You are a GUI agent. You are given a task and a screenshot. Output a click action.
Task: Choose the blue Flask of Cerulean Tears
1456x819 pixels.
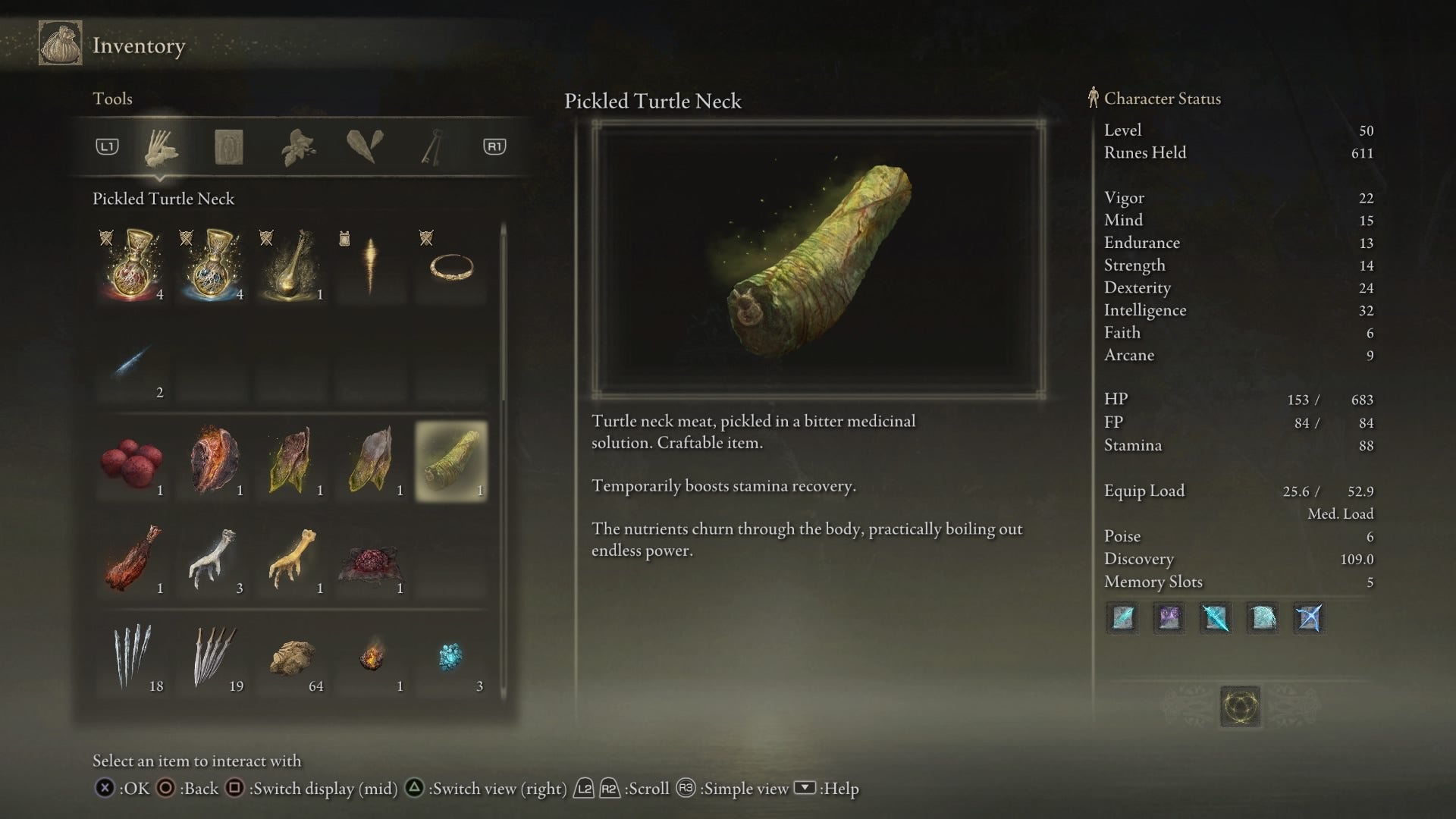(x=212, y=265)
